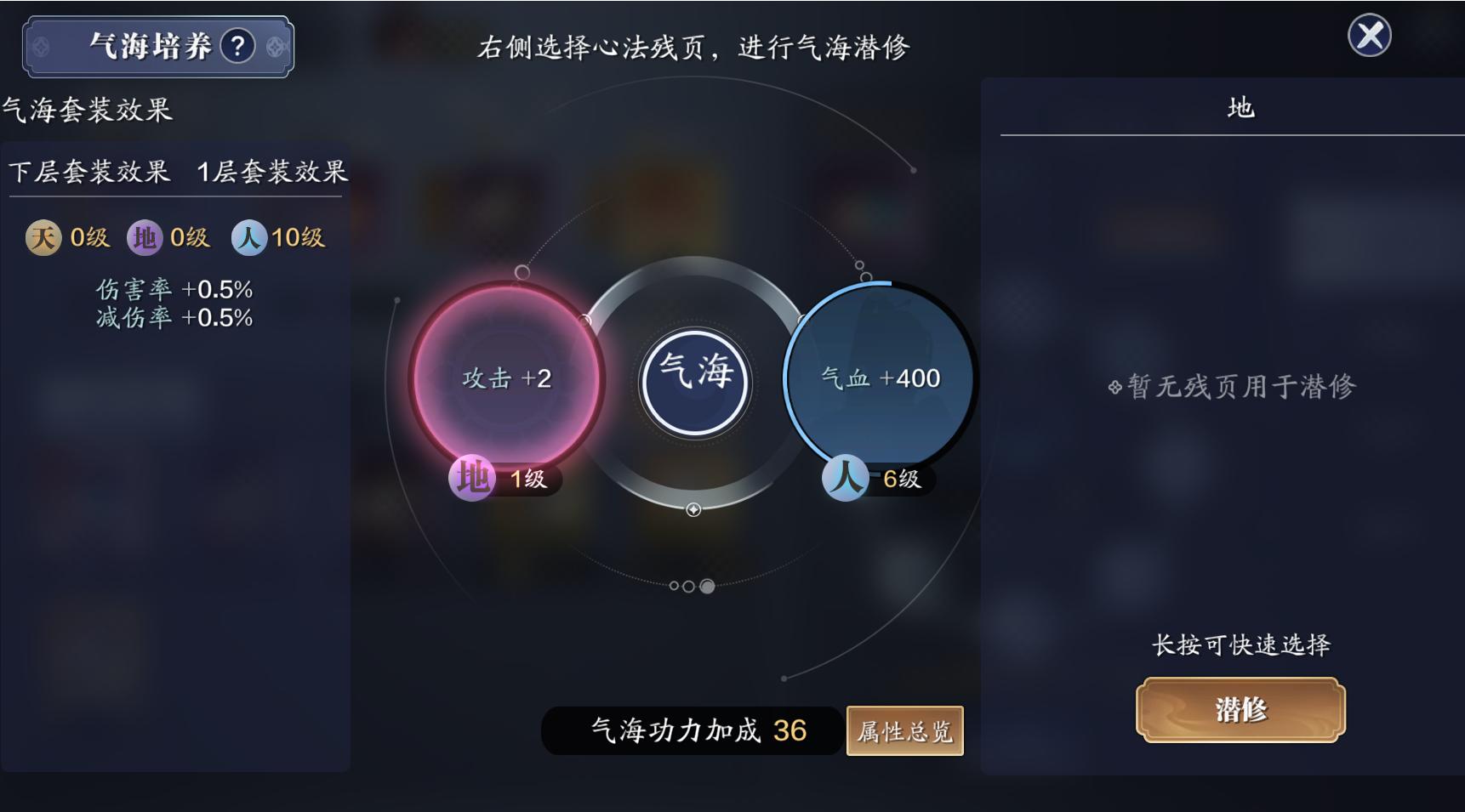Toggle the 地 0级 grade badge

[145, 238]
